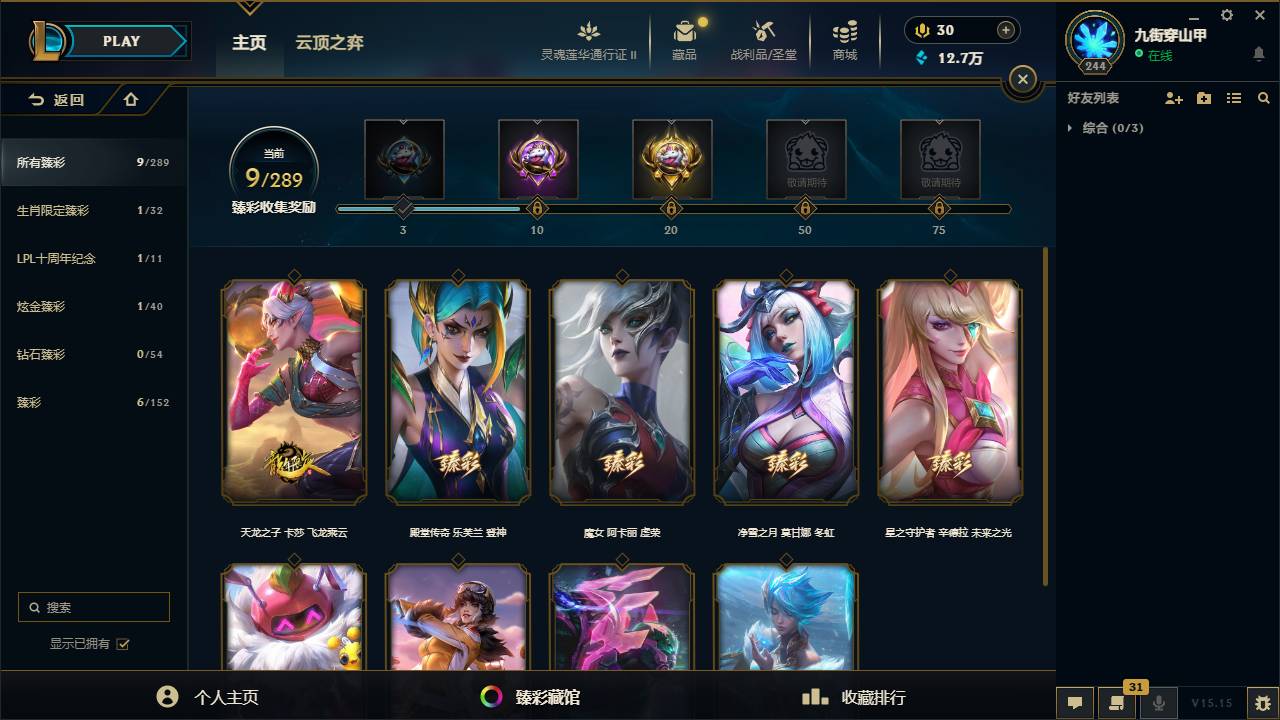This screenshot has height=720, width=1280.
Task: Open the 商城 store
Action: pos(843,41)
